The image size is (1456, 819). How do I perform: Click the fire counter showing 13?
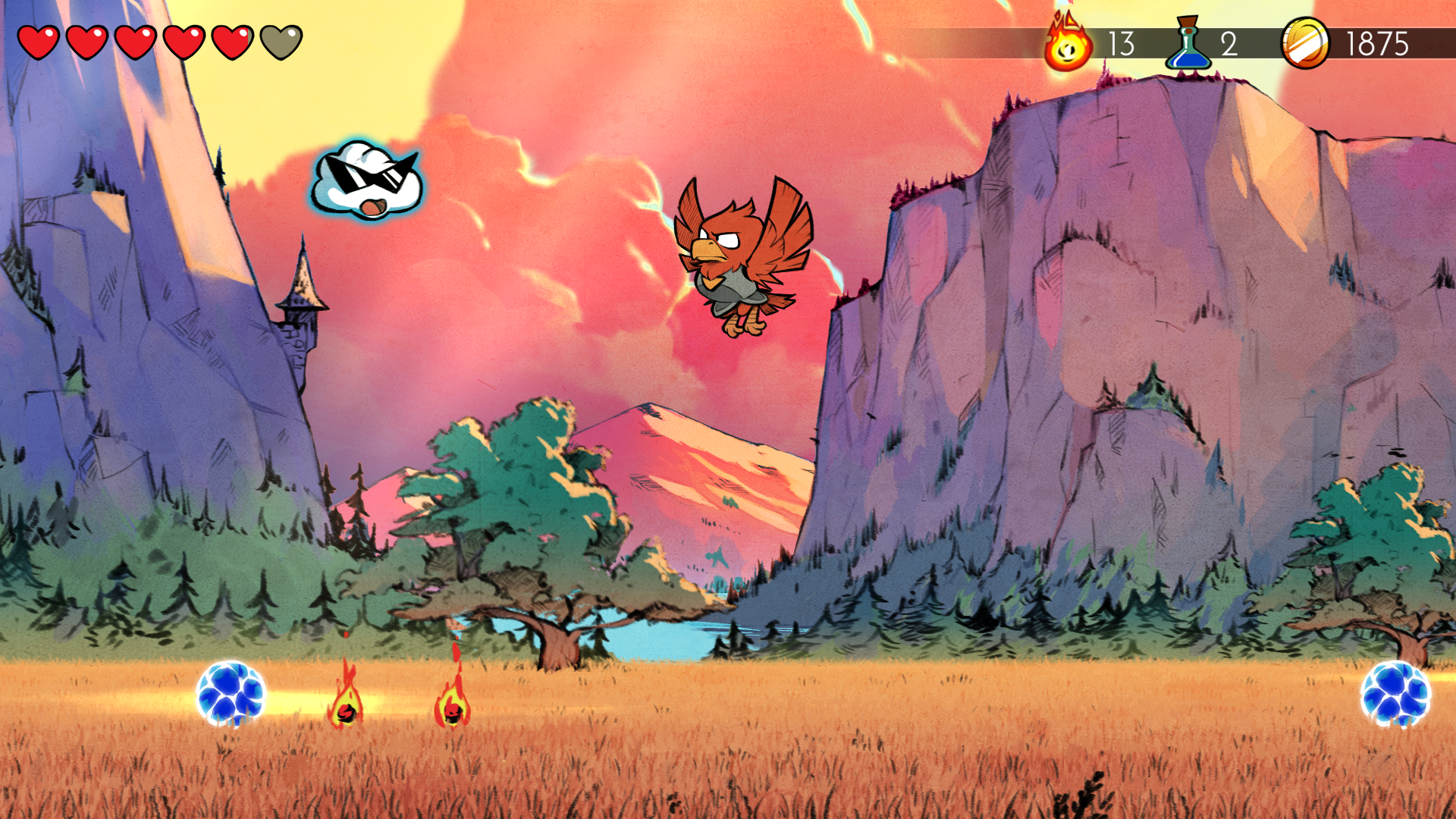[1121, 44]
